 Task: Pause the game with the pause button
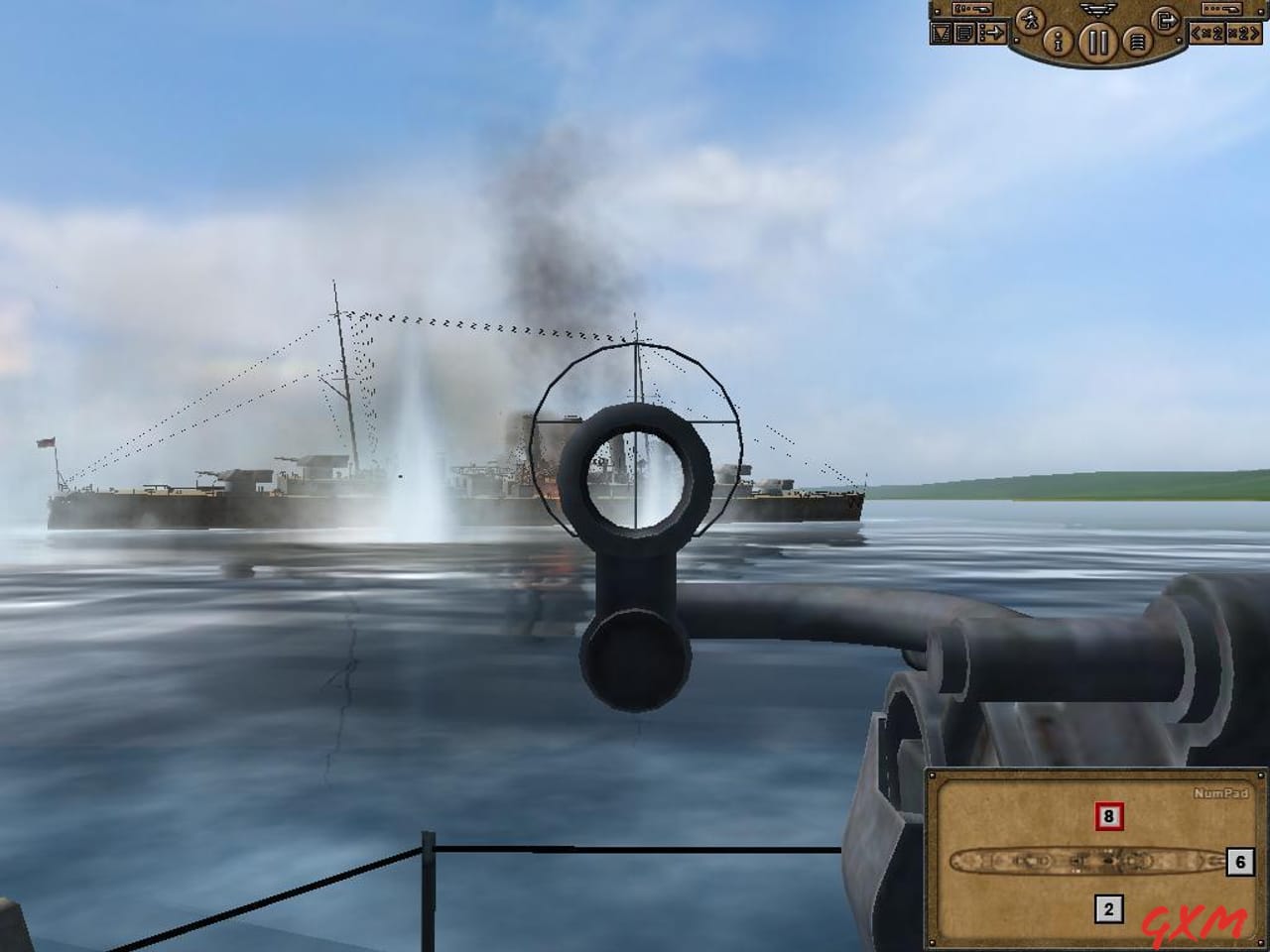[1097, 42]
